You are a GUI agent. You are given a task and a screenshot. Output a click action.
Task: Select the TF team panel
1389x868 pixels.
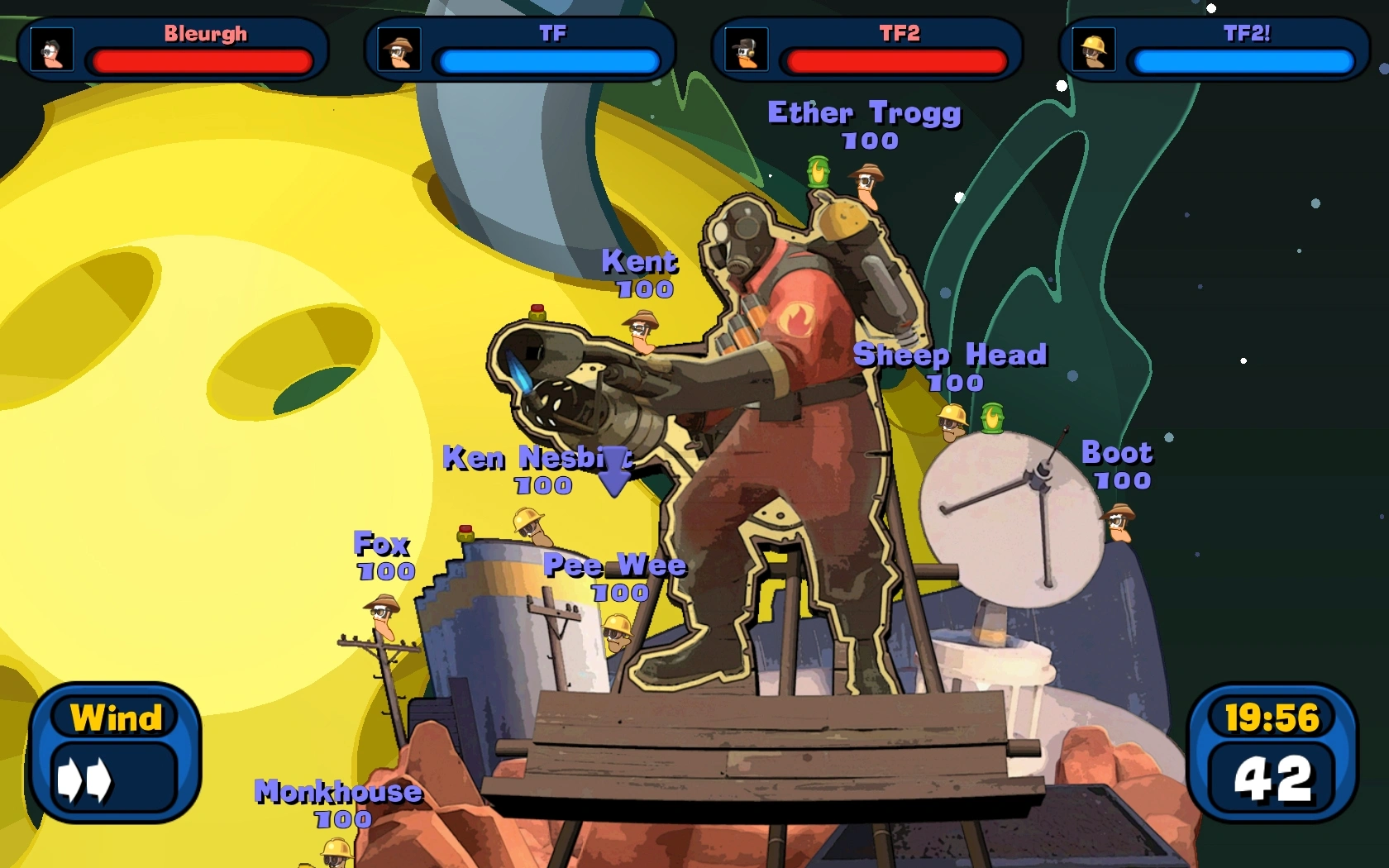(x=520, y=49)
